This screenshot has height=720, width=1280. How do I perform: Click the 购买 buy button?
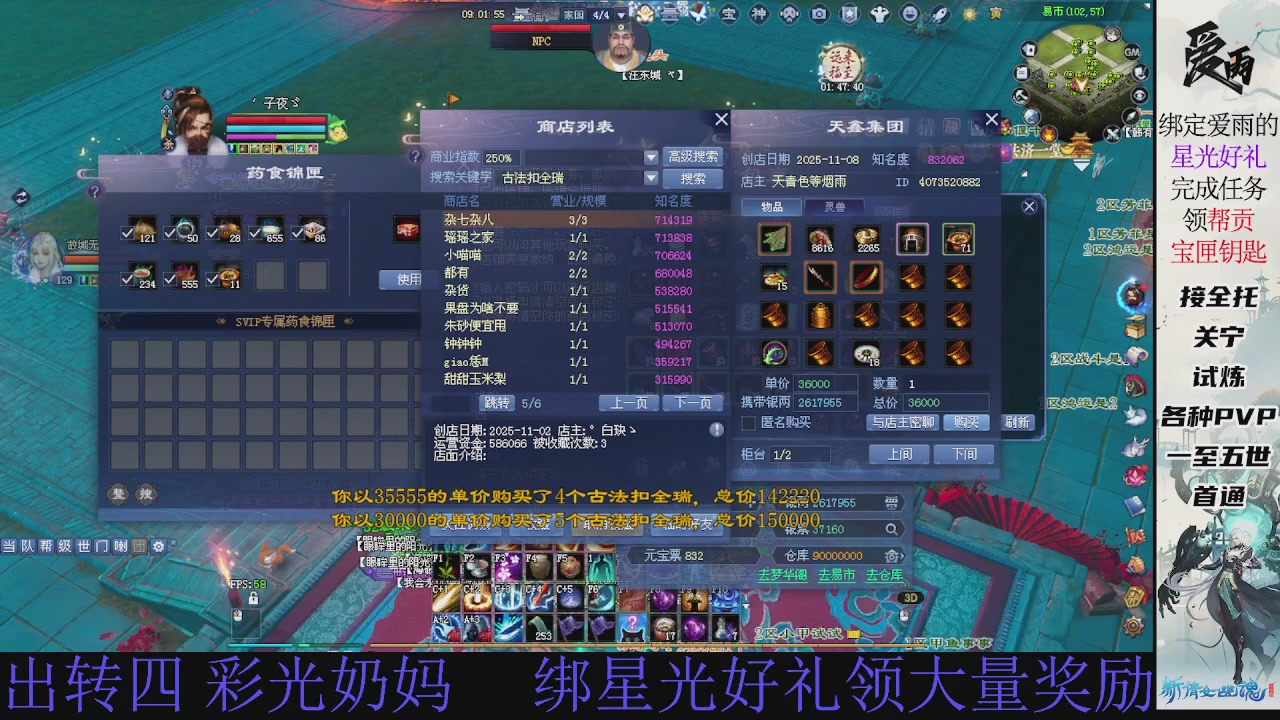pos(963,422)
